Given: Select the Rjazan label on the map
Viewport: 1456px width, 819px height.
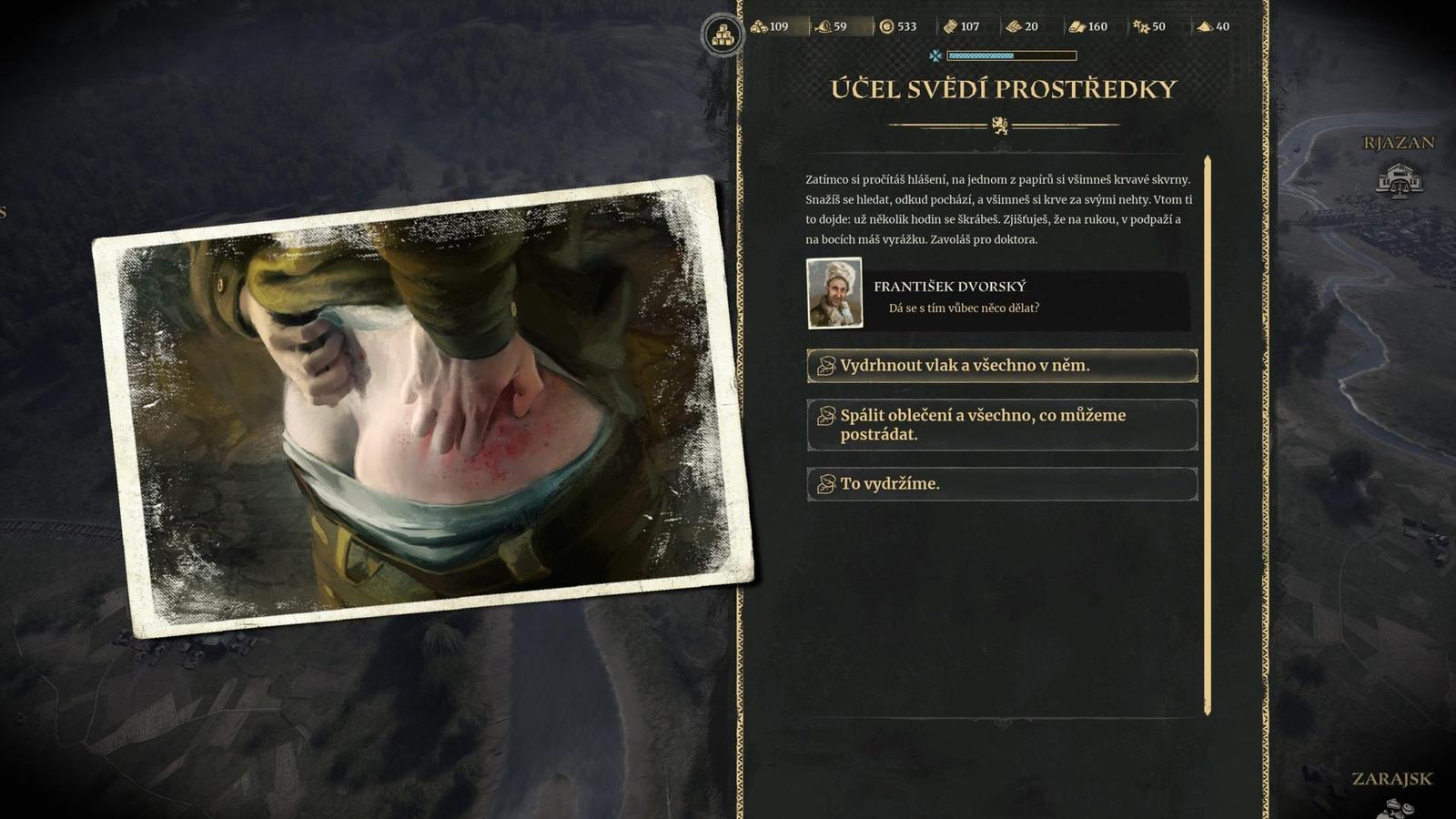Looking at the screenshot, I should coord(1398,142).
